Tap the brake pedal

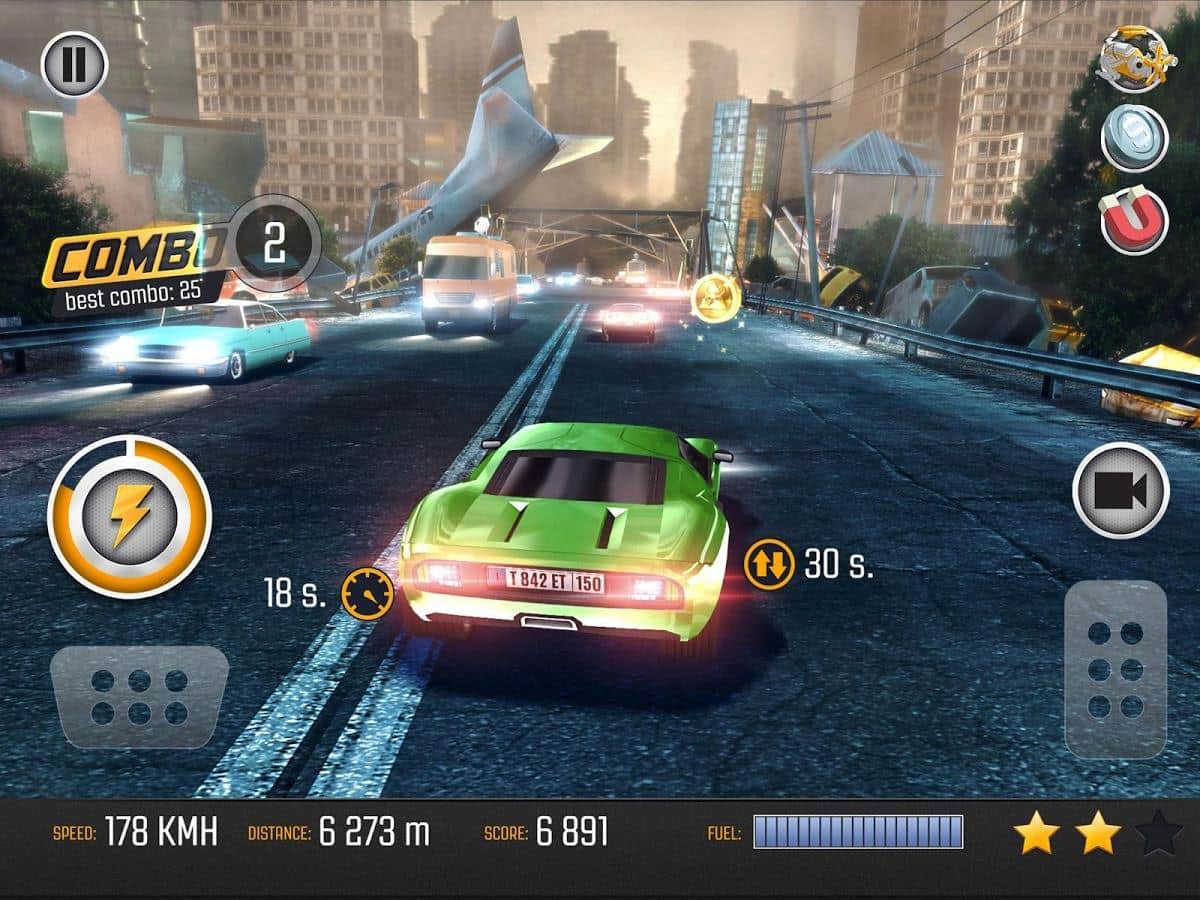pos(139,698)
